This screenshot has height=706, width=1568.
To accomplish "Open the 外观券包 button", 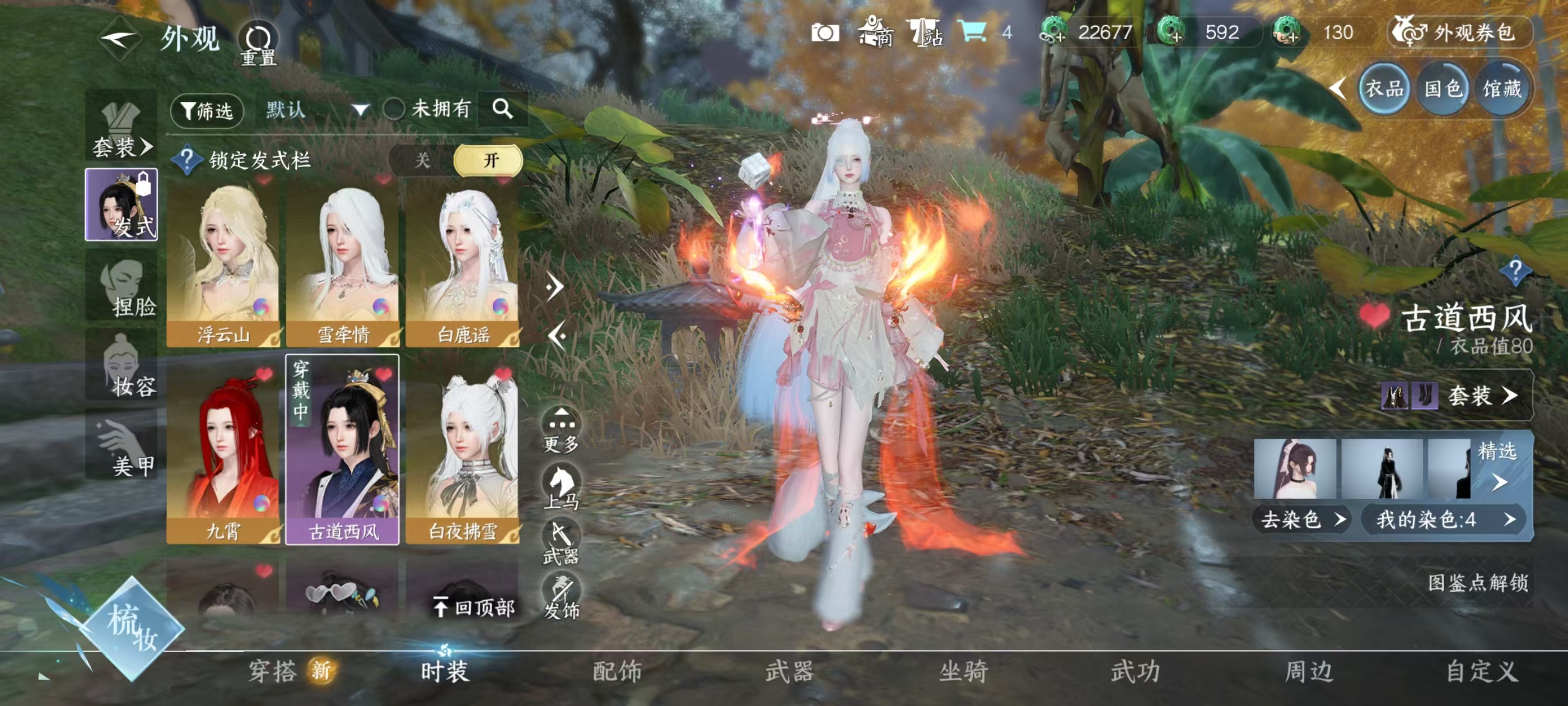I will 1460,35.
